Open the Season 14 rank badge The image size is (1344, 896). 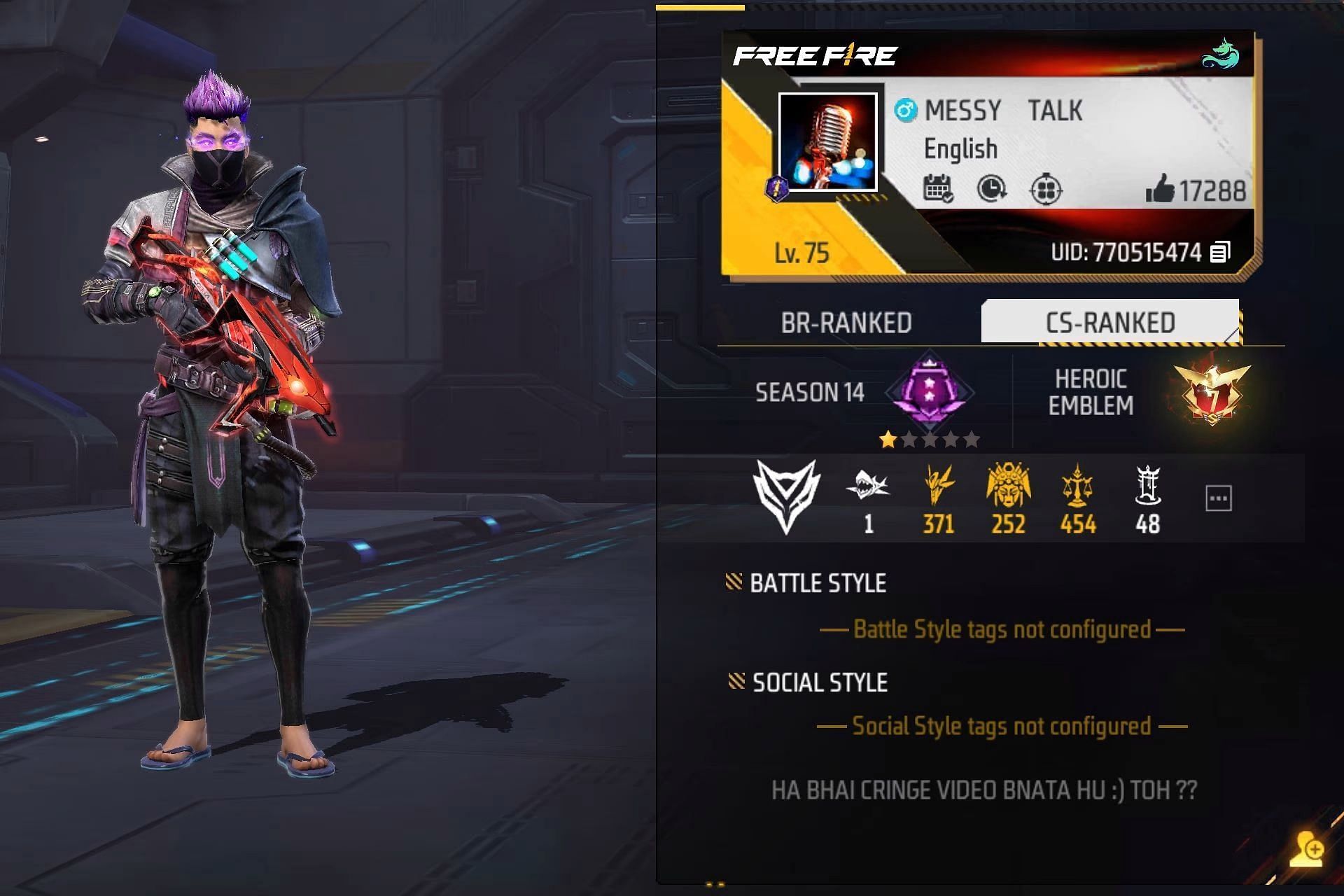(x=929, y=392)
